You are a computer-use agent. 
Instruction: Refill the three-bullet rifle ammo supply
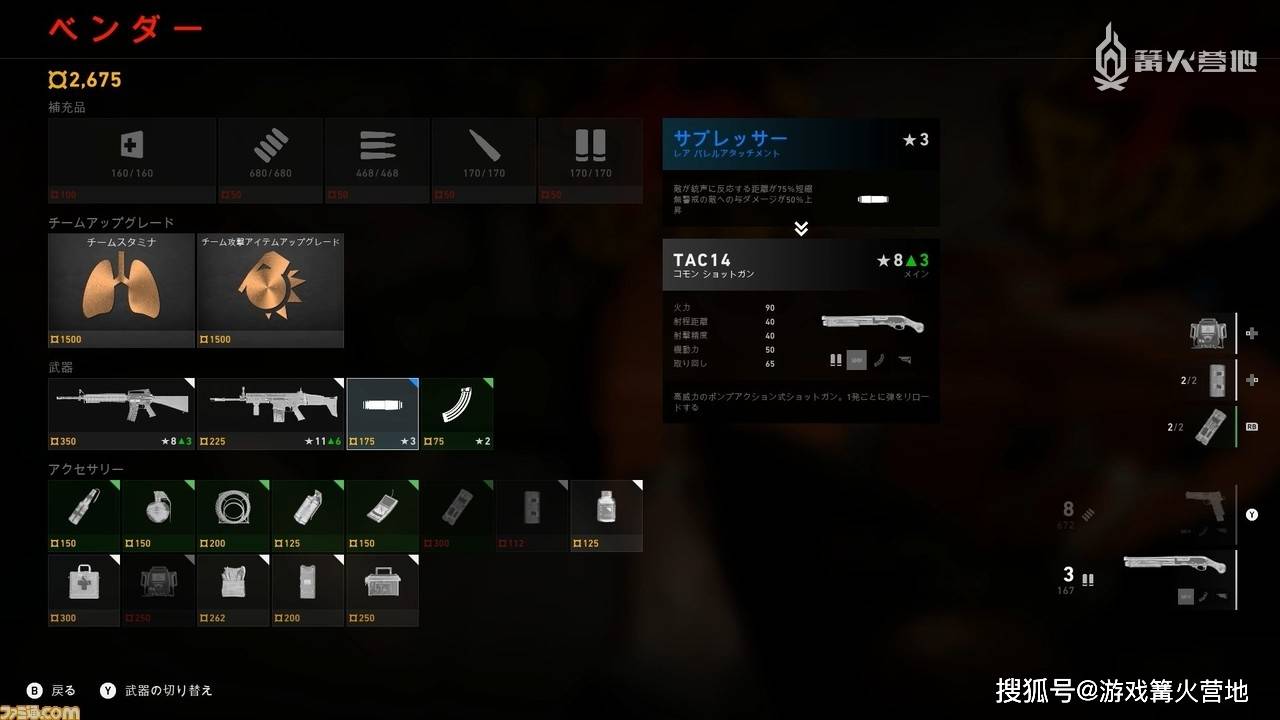377,160
